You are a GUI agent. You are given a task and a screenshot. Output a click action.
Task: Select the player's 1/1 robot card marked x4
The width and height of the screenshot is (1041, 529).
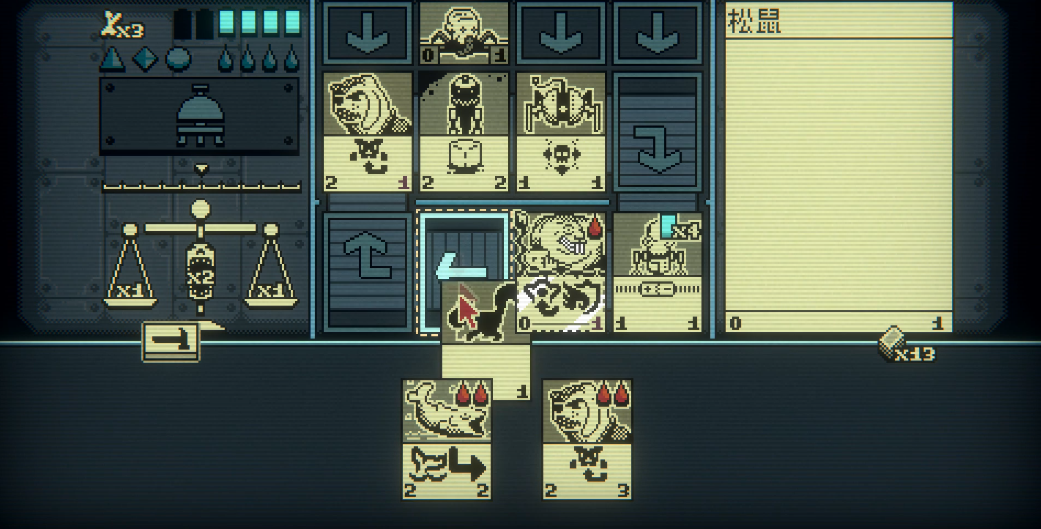[x=657, y=271]
